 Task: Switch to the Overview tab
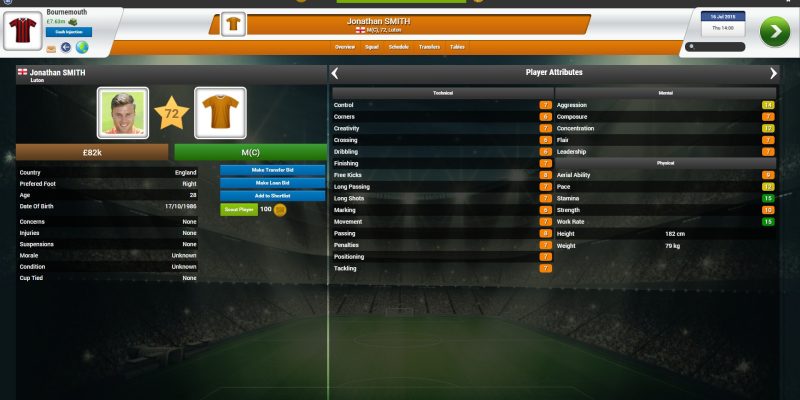click(x=345, y=47)
